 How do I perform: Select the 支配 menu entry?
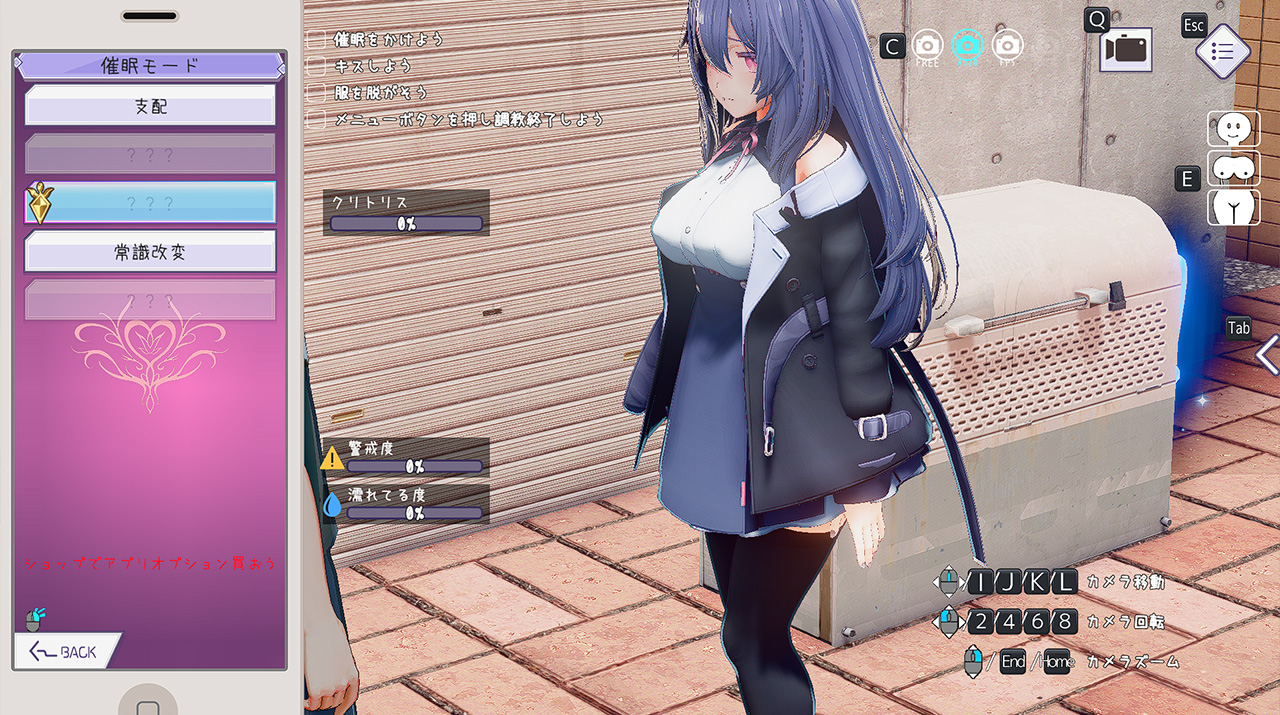150,106
